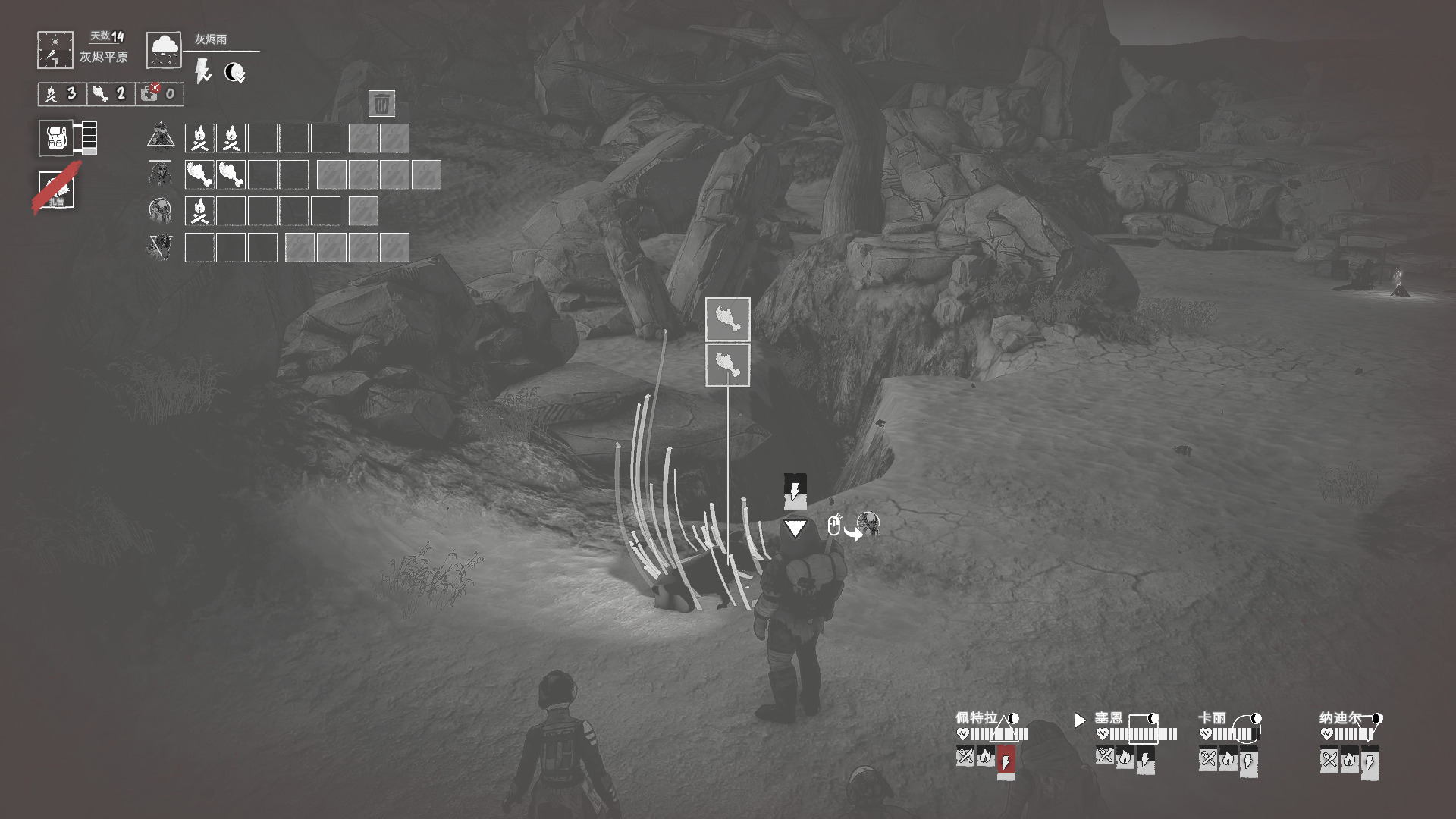Click the medkit resource counter
This screenshot has width=1456, height=819.
coord(159,93)
